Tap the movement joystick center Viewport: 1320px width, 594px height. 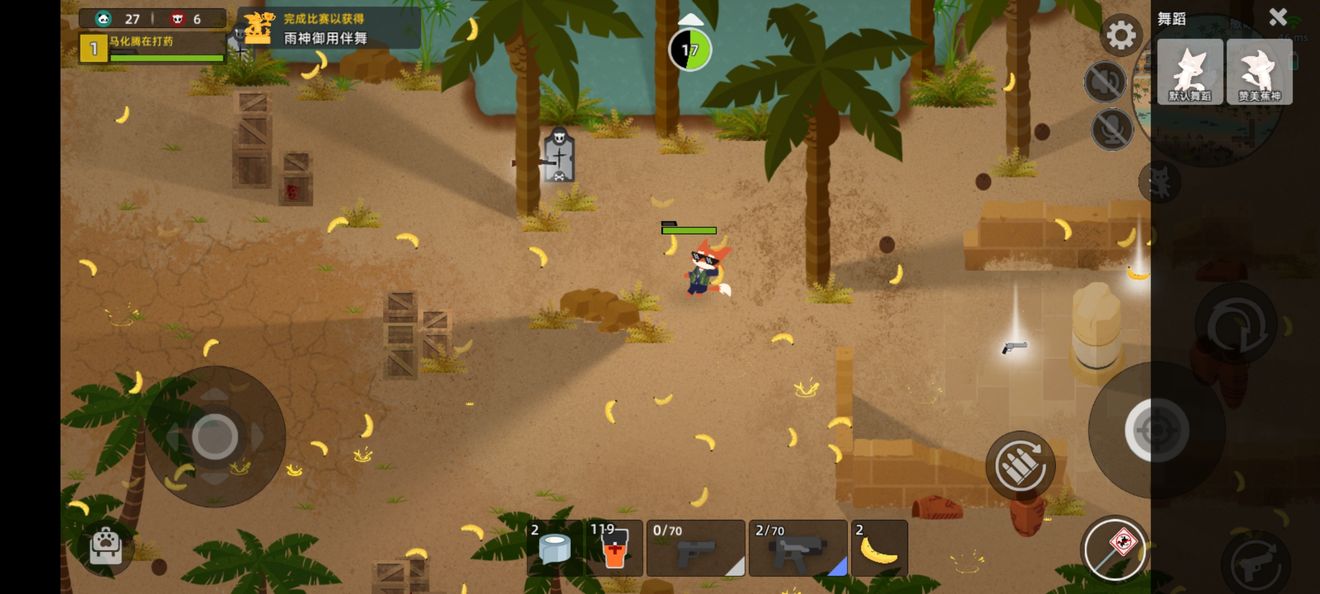(x=214, y=436)
